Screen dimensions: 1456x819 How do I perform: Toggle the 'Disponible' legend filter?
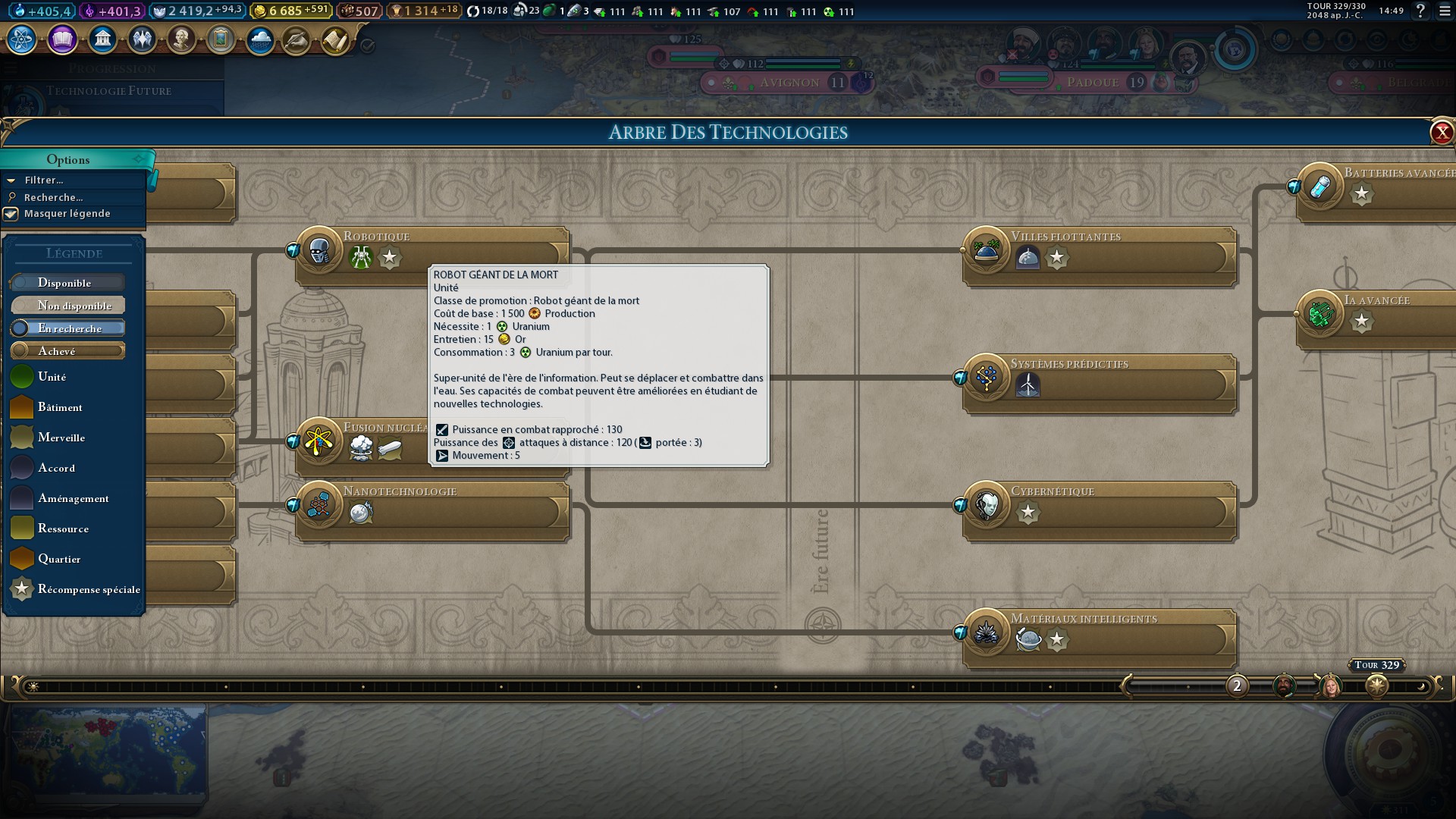tap(67, 282)
